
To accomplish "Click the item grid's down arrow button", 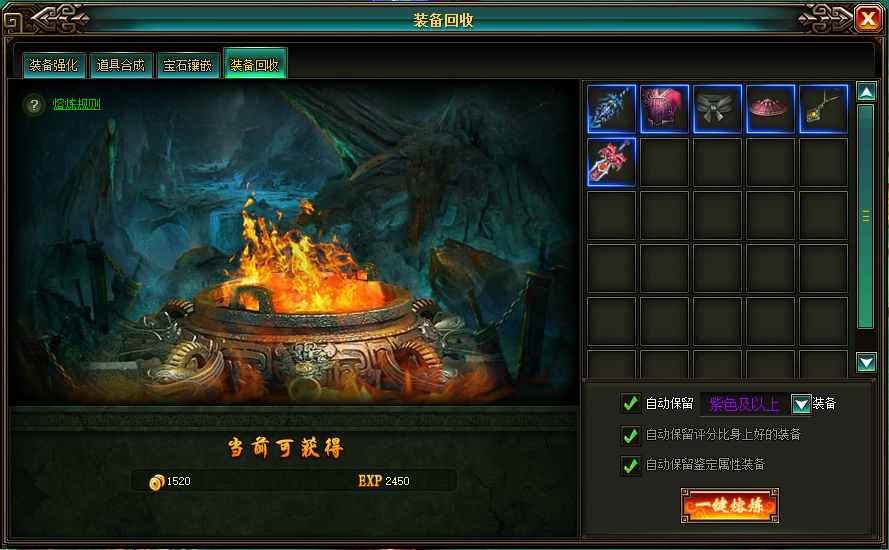I will point(866,362).
